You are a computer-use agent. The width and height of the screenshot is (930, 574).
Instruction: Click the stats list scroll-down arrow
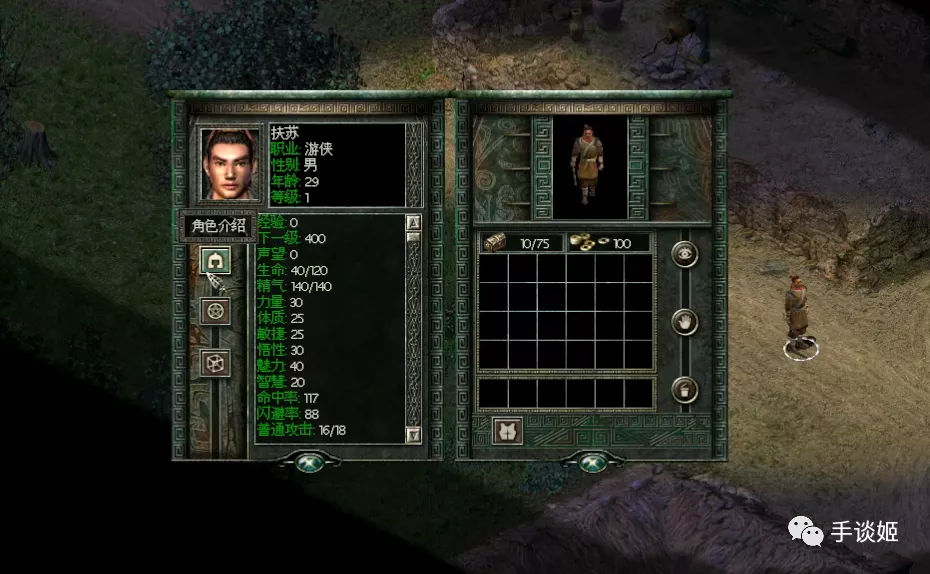click(414, 434)
